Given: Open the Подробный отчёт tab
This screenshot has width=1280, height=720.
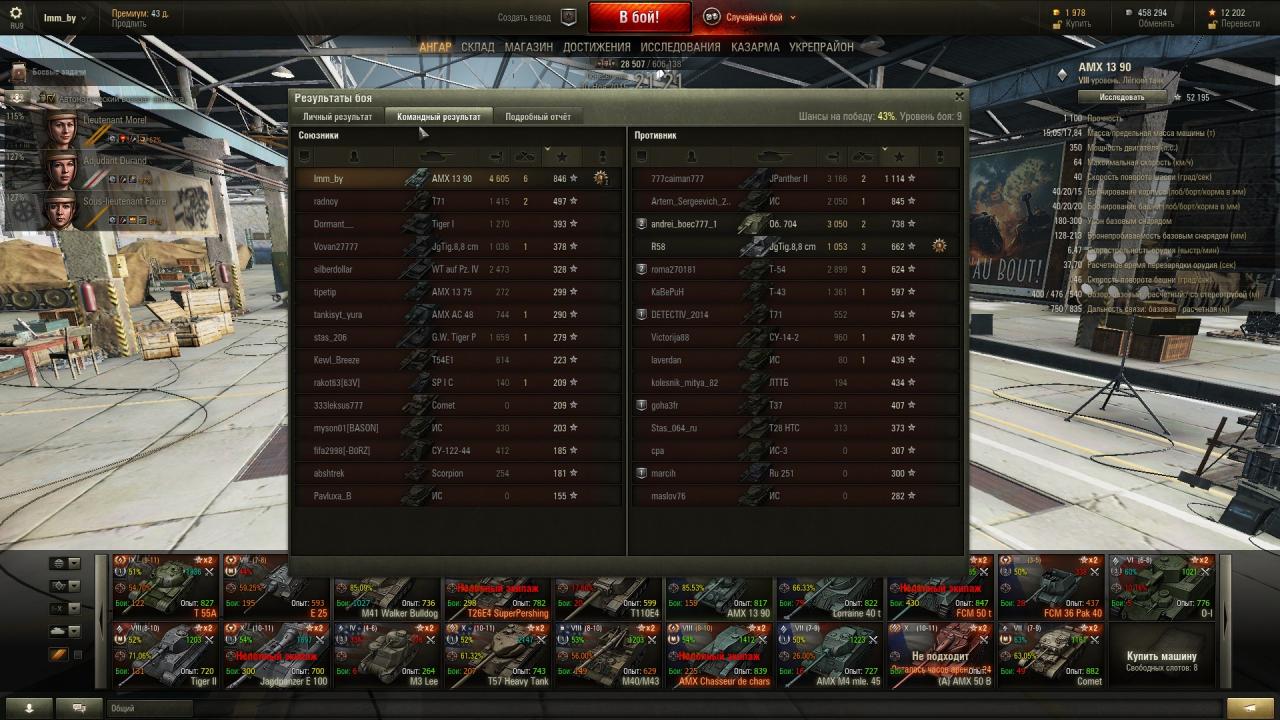Looking at the screenshot, I should coord(538,117).
